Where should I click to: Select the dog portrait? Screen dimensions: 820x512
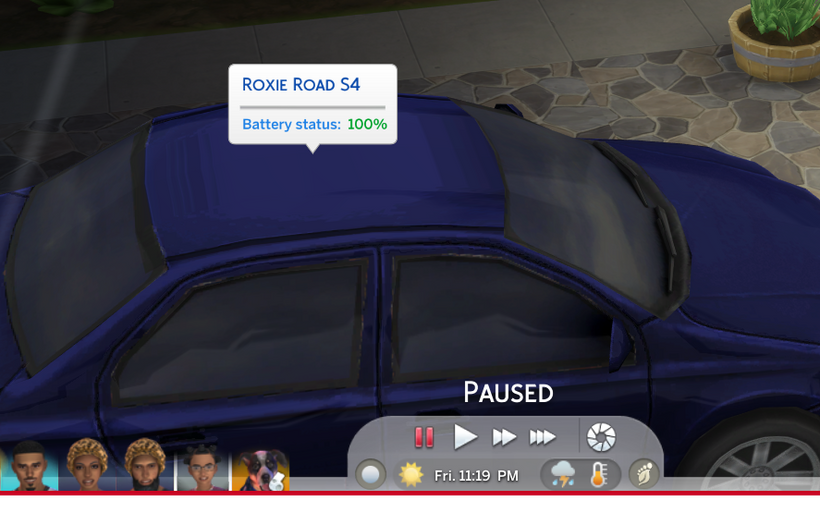(261, 470)
